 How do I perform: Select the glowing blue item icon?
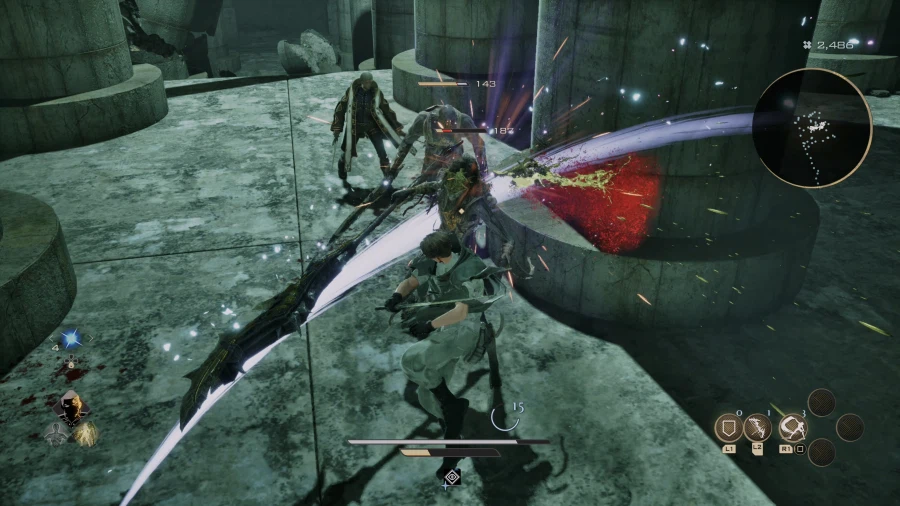tap(70, 339)
